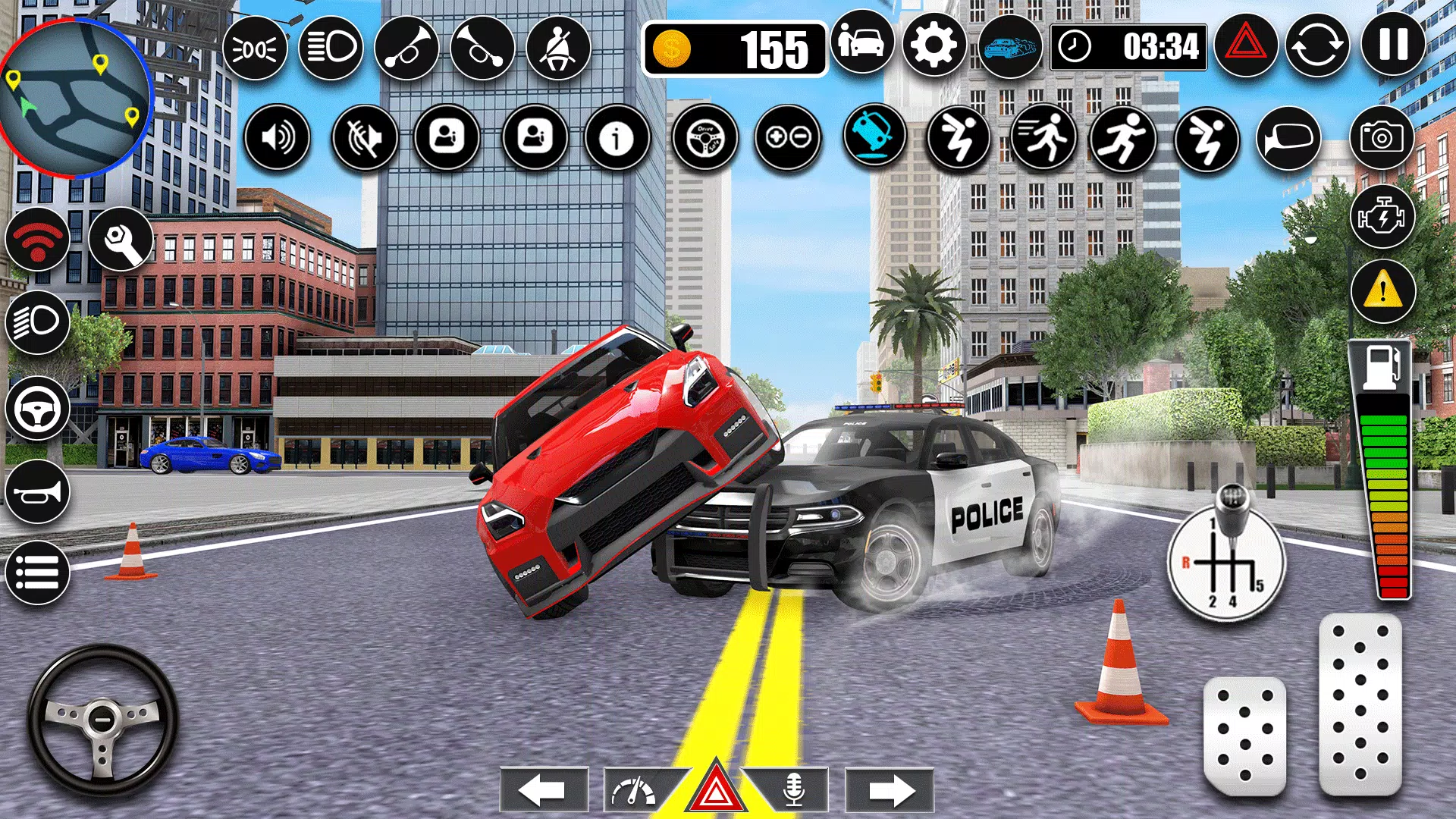Mute the game audio
Viewport: 1456px width, 819px height.
pyautogui.click(x=368, y=138)
